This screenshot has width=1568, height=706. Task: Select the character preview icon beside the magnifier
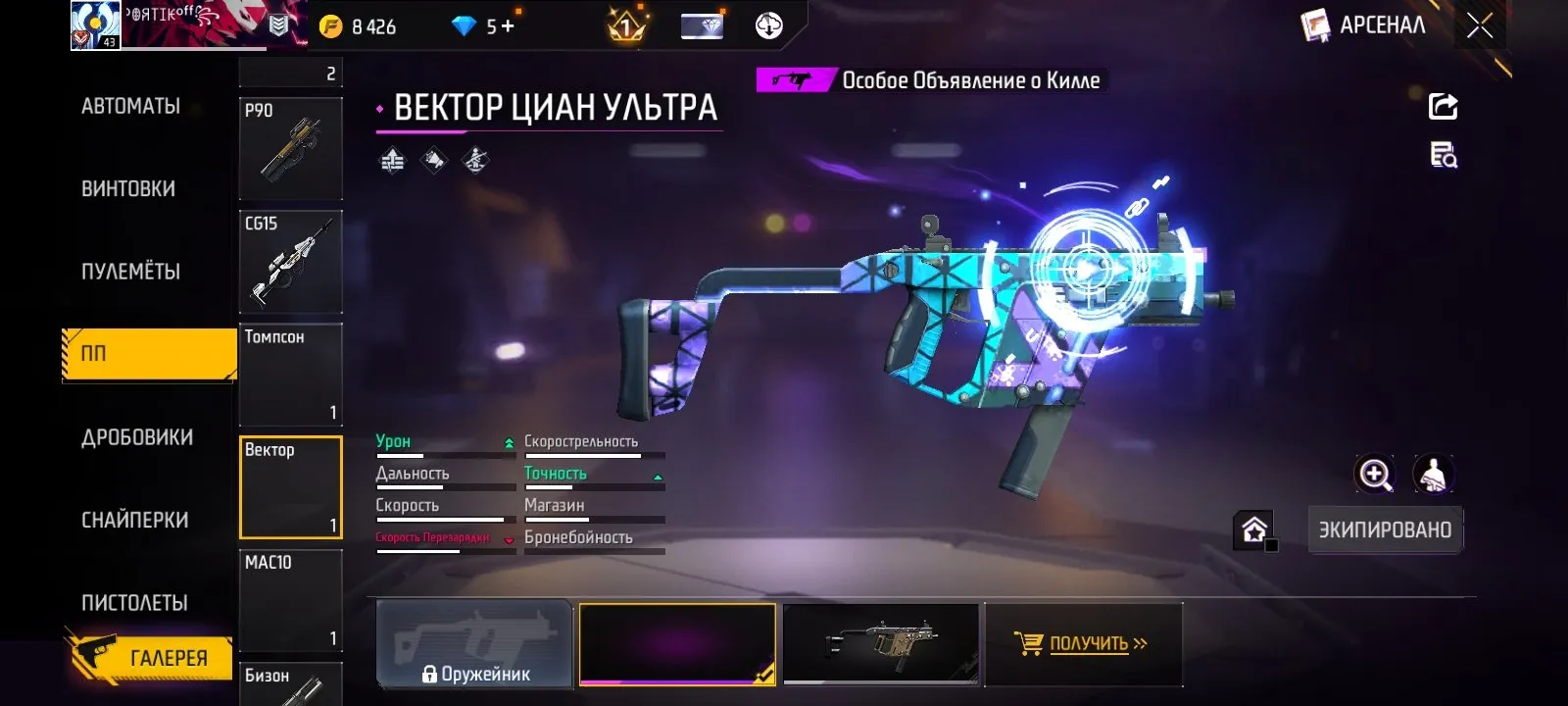[x=1434, y=476]
